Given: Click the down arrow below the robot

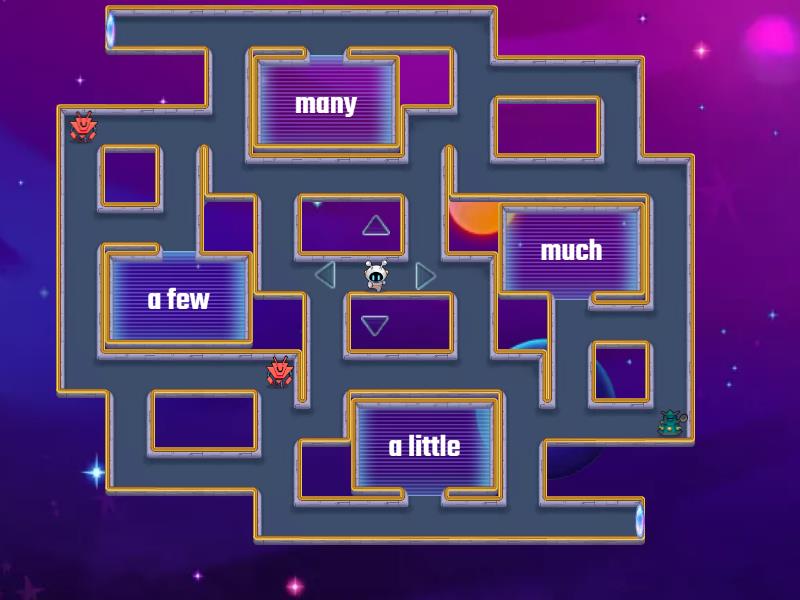Looking at the screenshot, I should click(x=375, y=325).
